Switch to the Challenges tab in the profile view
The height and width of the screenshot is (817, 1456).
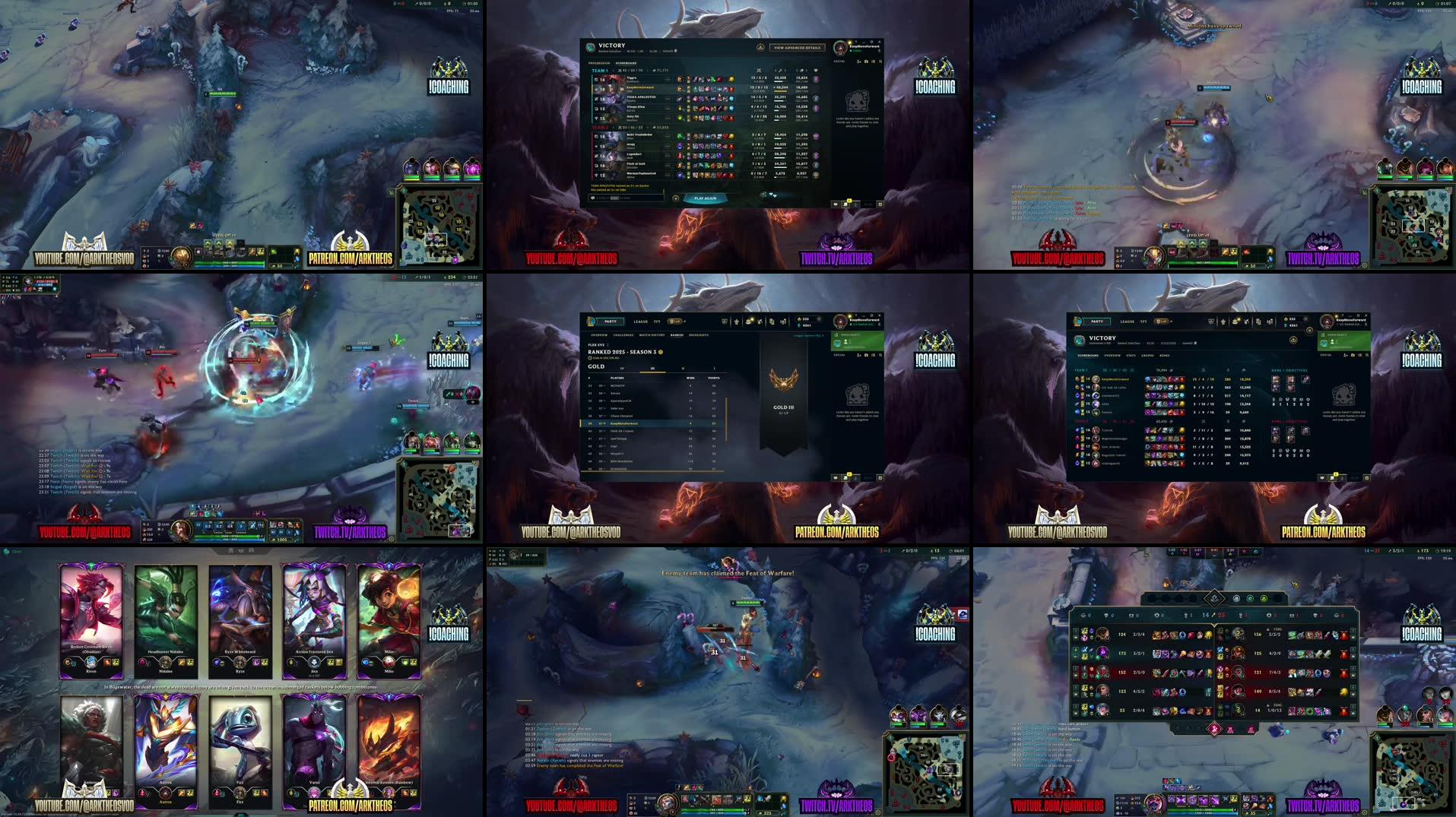pos(623,335)
